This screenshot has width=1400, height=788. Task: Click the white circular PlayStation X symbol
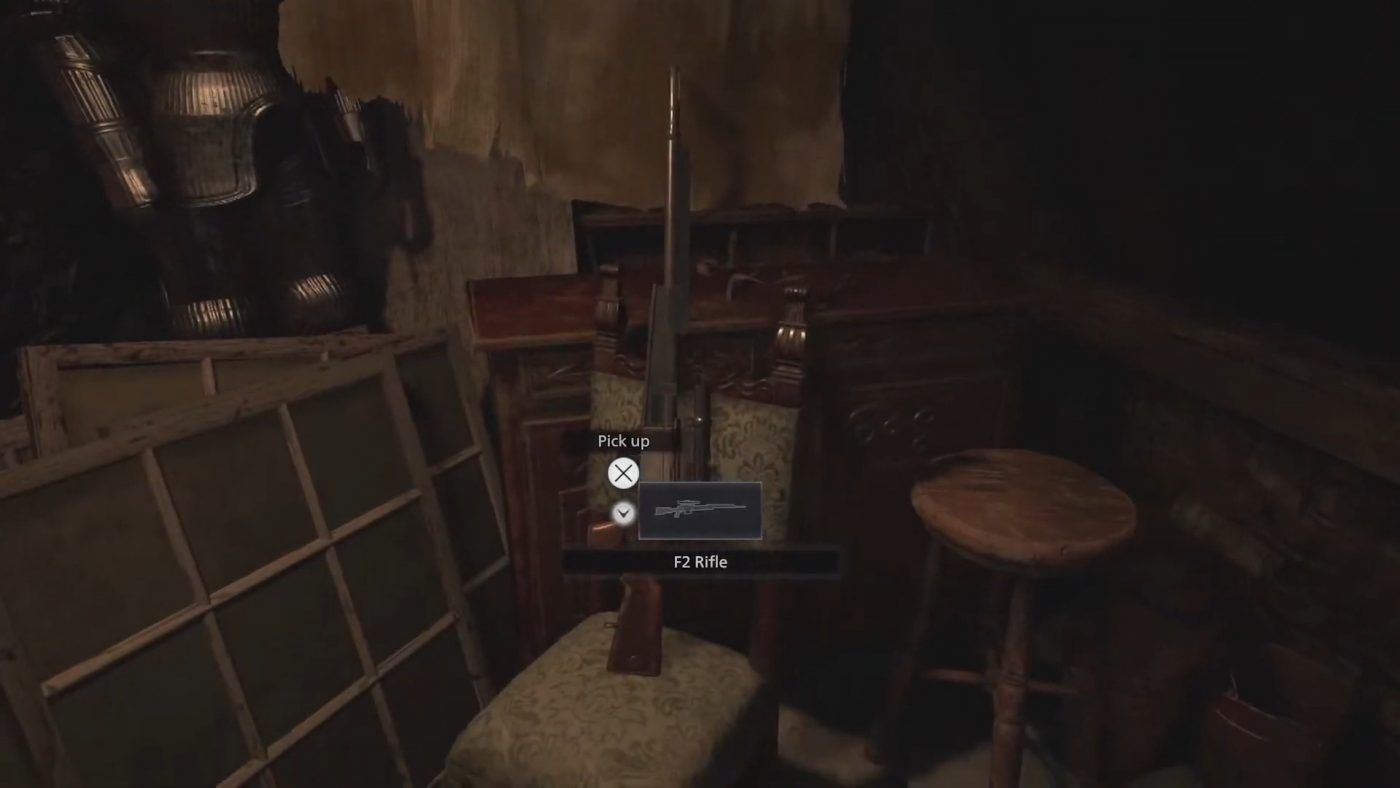click(x=623, y=473)
